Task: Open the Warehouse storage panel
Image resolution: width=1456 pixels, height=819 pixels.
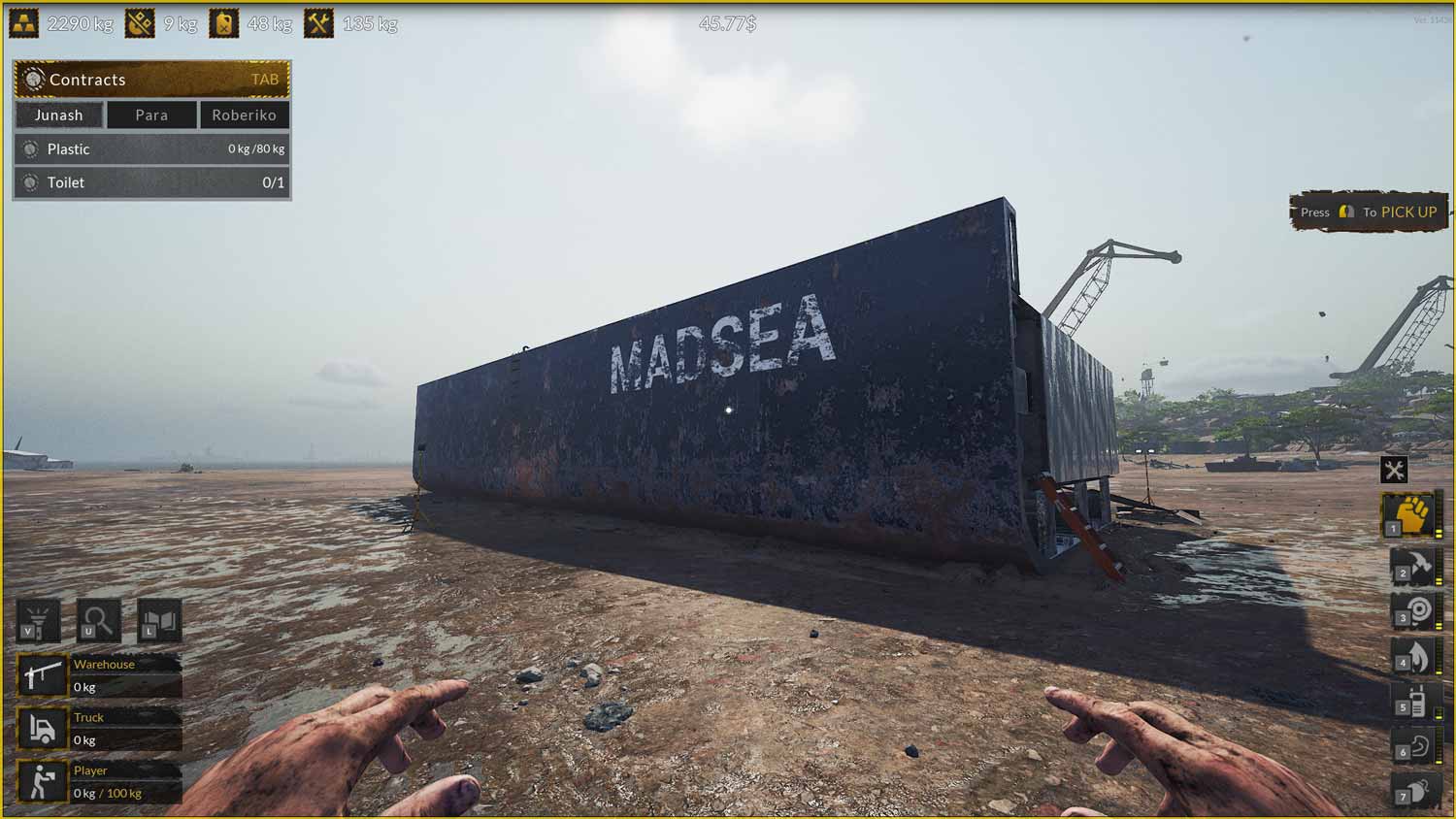Action: [x=97, y=674]
